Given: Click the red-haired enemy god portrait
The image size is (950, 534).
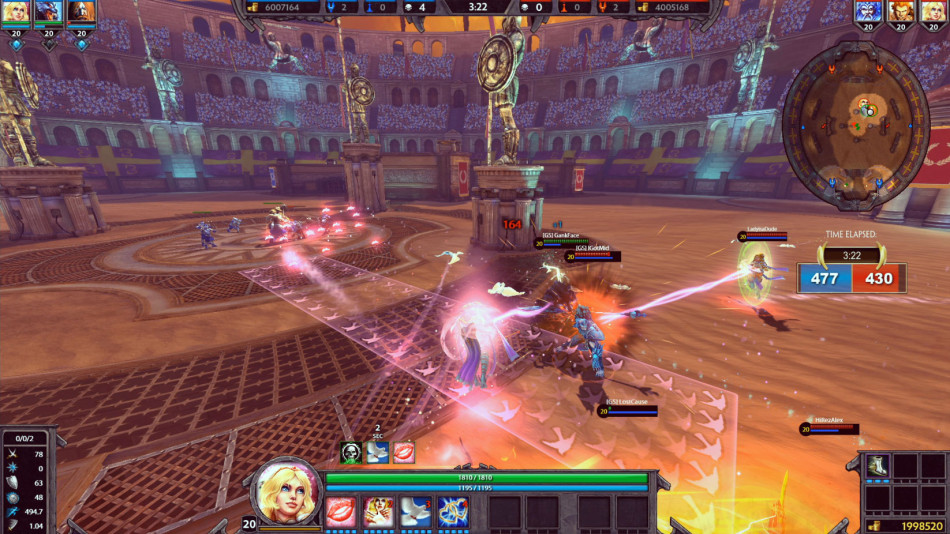Looking at the screenshot, I should pyautogui.click(x=902, y=12).
